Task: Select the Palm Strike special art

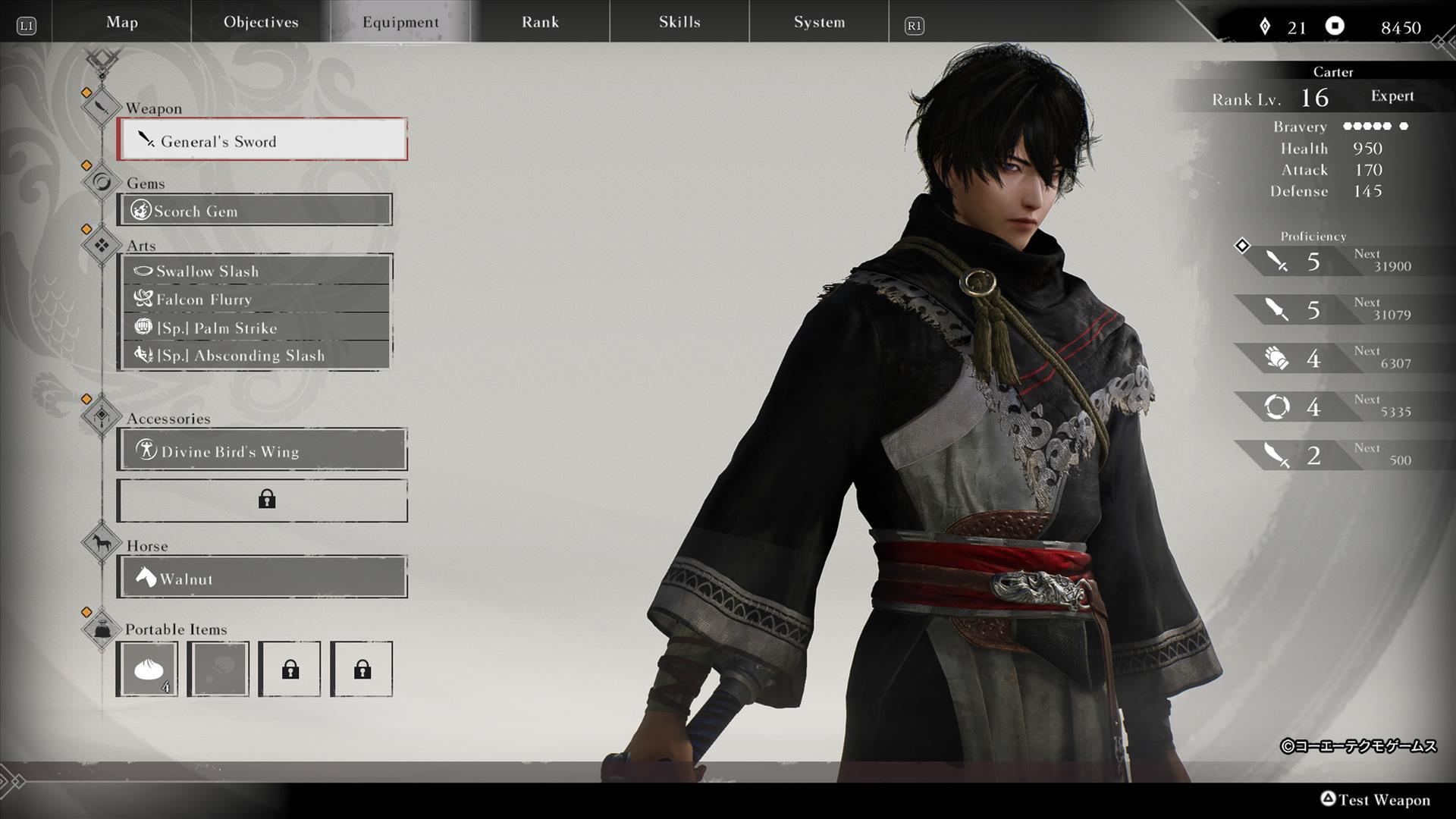Action: click(x=256, y=328)
